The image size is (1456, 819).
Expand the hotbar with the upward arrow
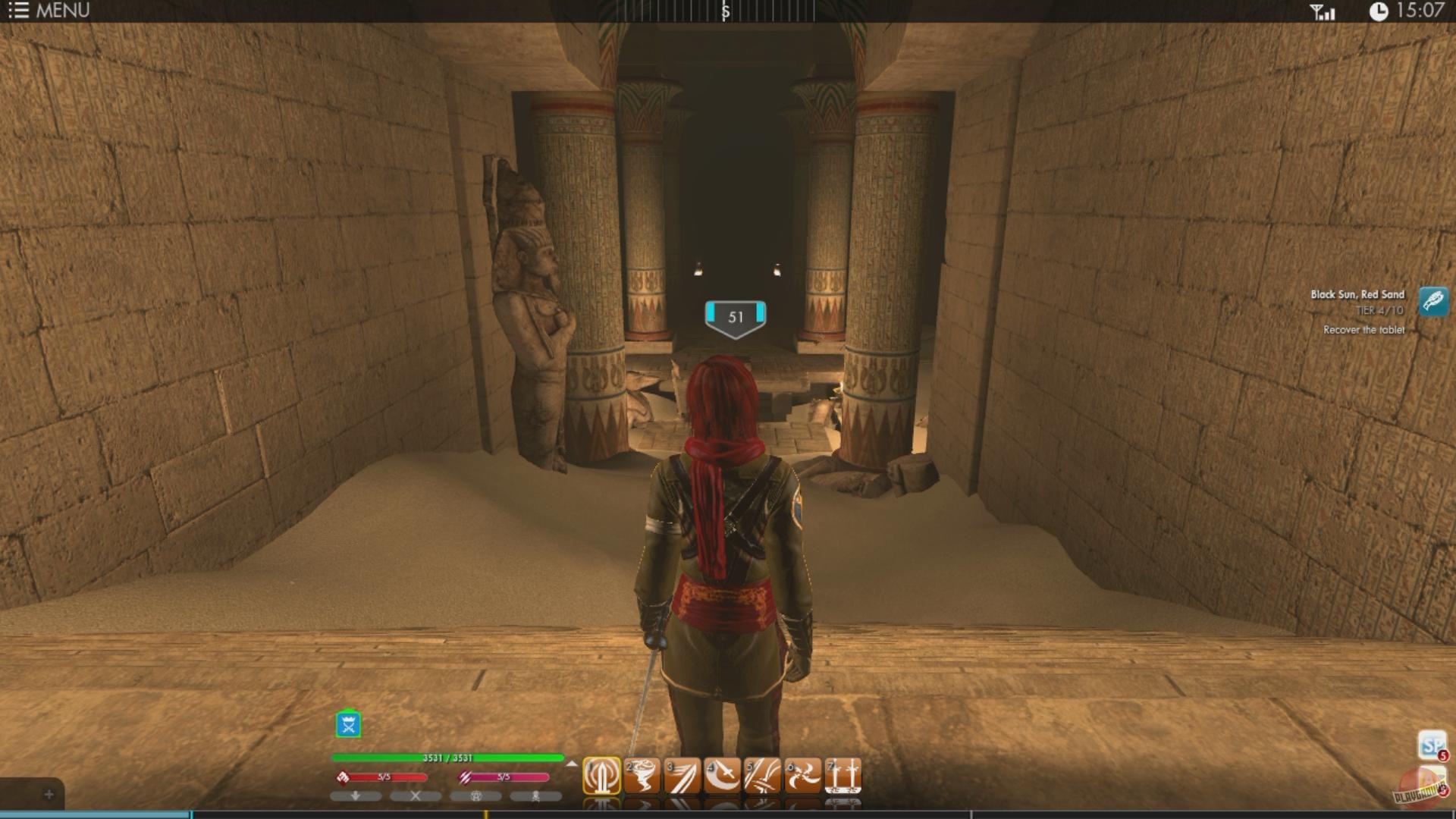pos(570,763)
